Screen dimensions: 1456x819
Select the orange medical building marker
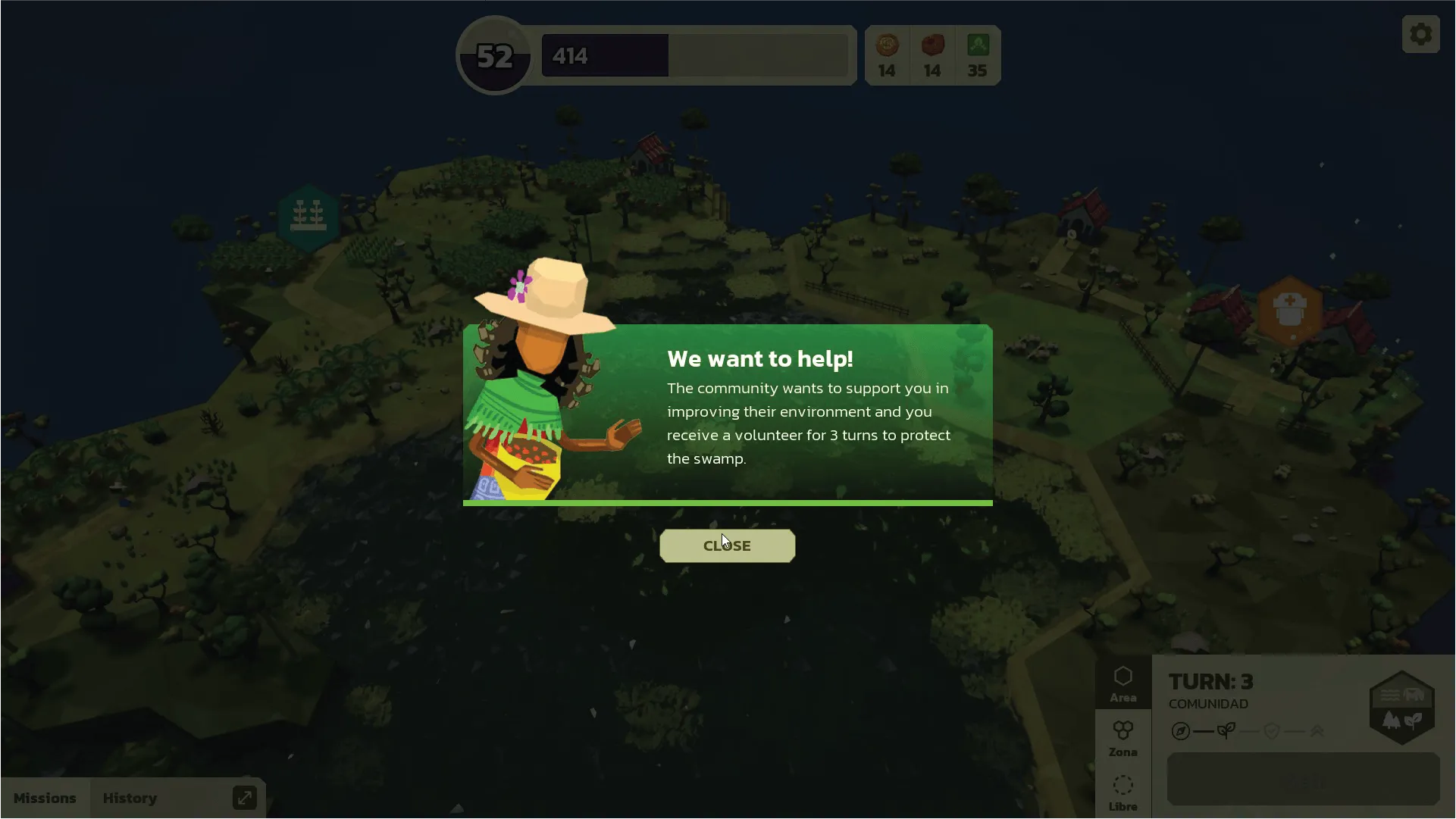(1289, 310)
